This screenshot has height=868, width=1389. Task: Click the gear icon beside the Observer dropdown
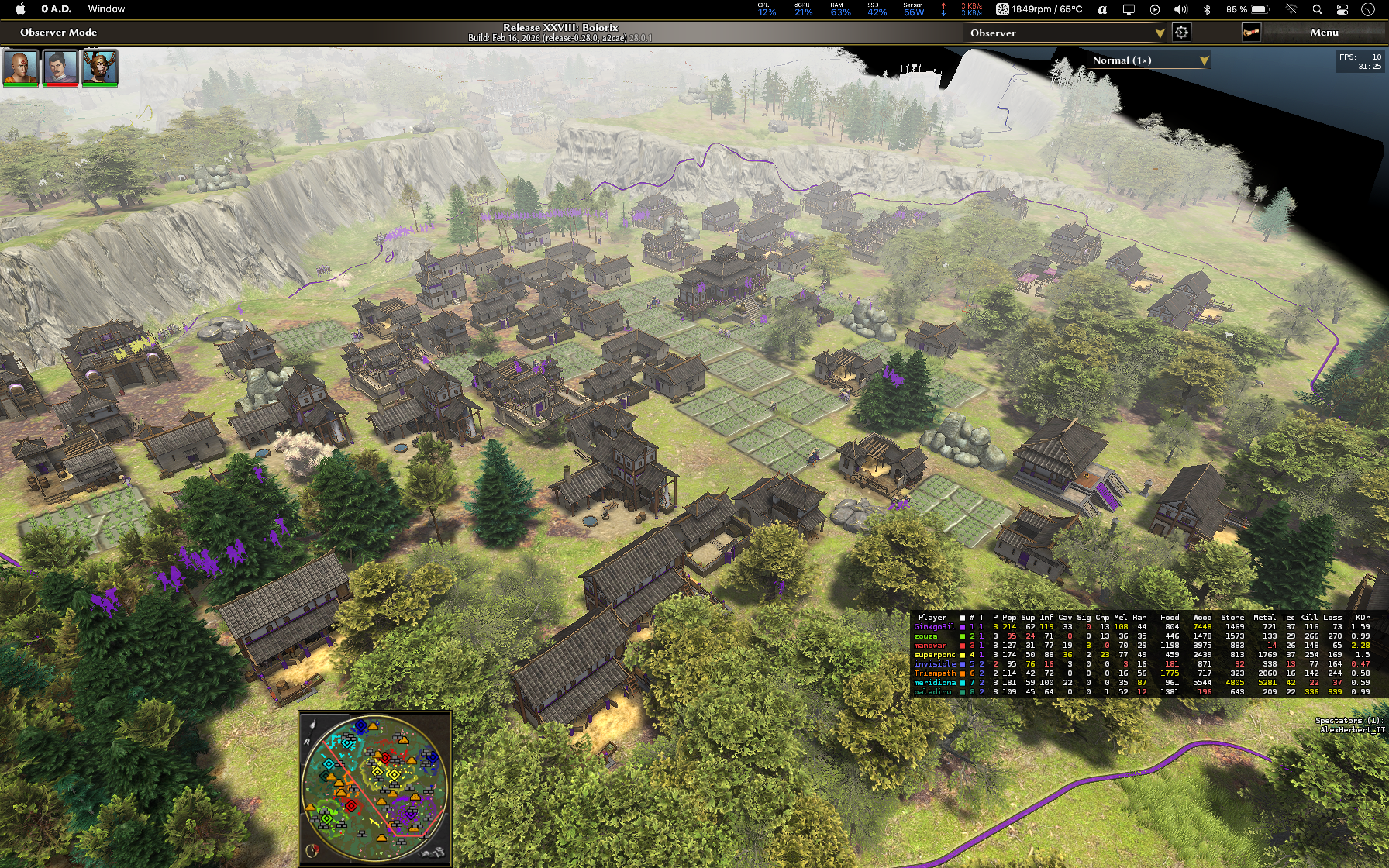point(1181,33)
